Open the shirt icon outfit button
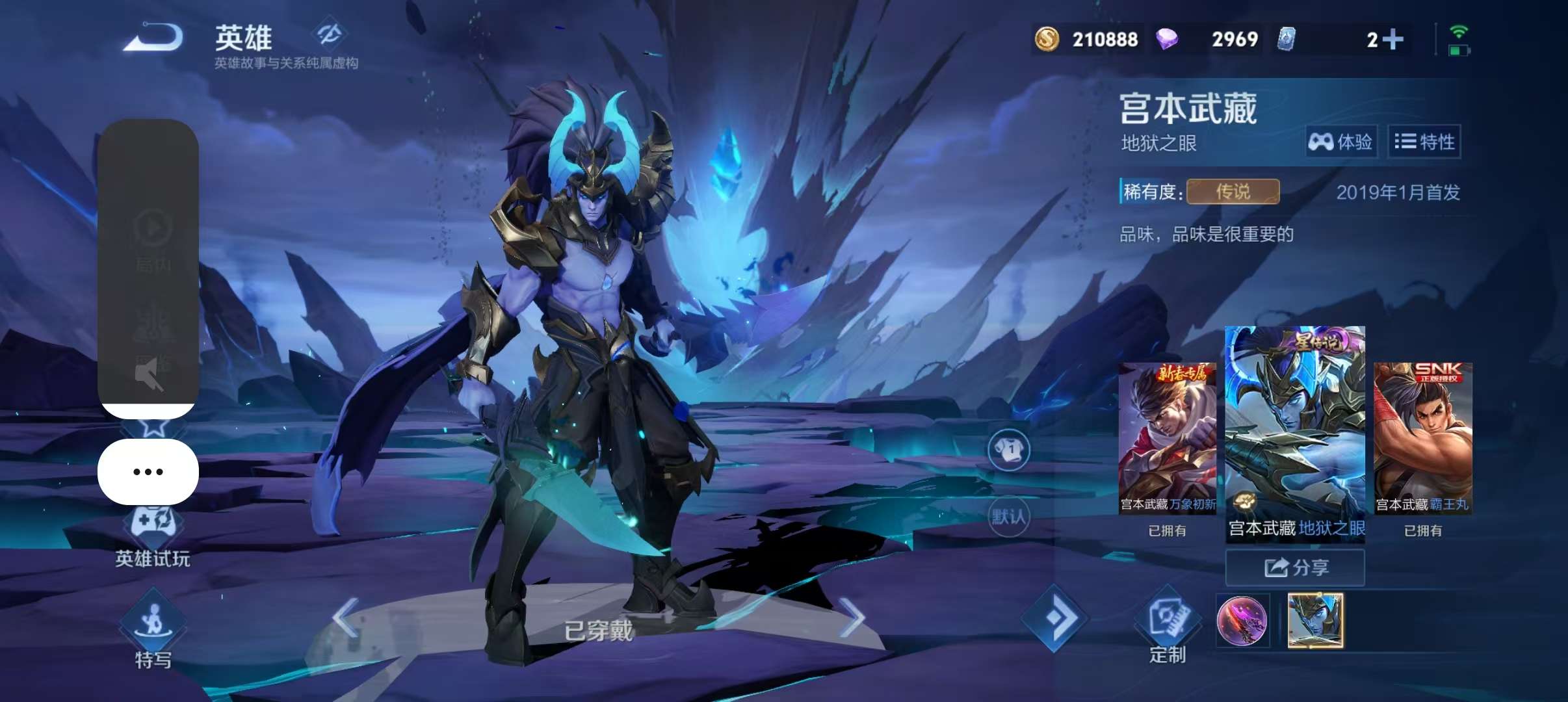The height and width of the screenshot is (702, 1568). (x=1008, y=450)
